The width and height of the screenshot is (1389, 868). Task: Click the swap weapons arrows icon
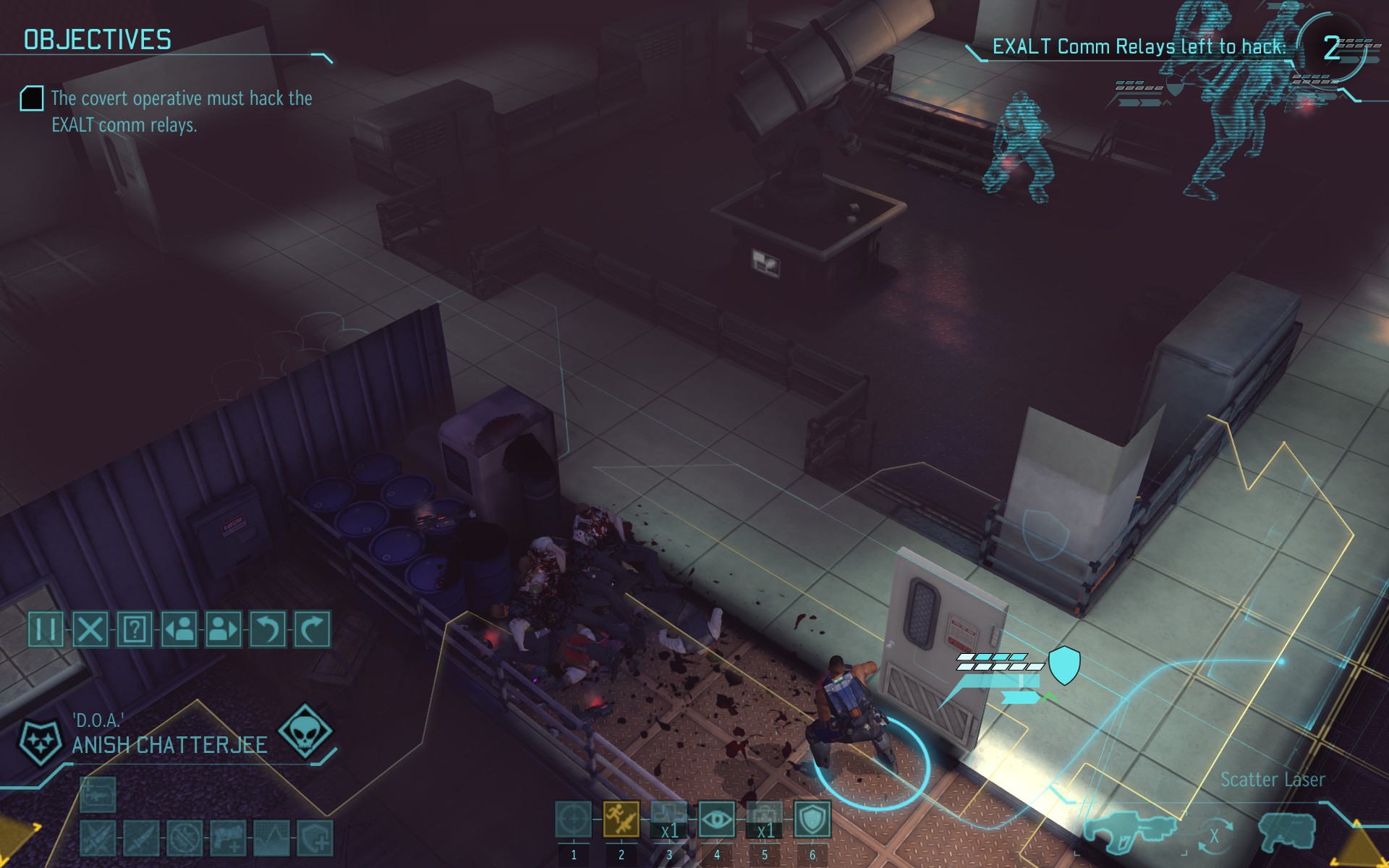(x=1213, y=835)
